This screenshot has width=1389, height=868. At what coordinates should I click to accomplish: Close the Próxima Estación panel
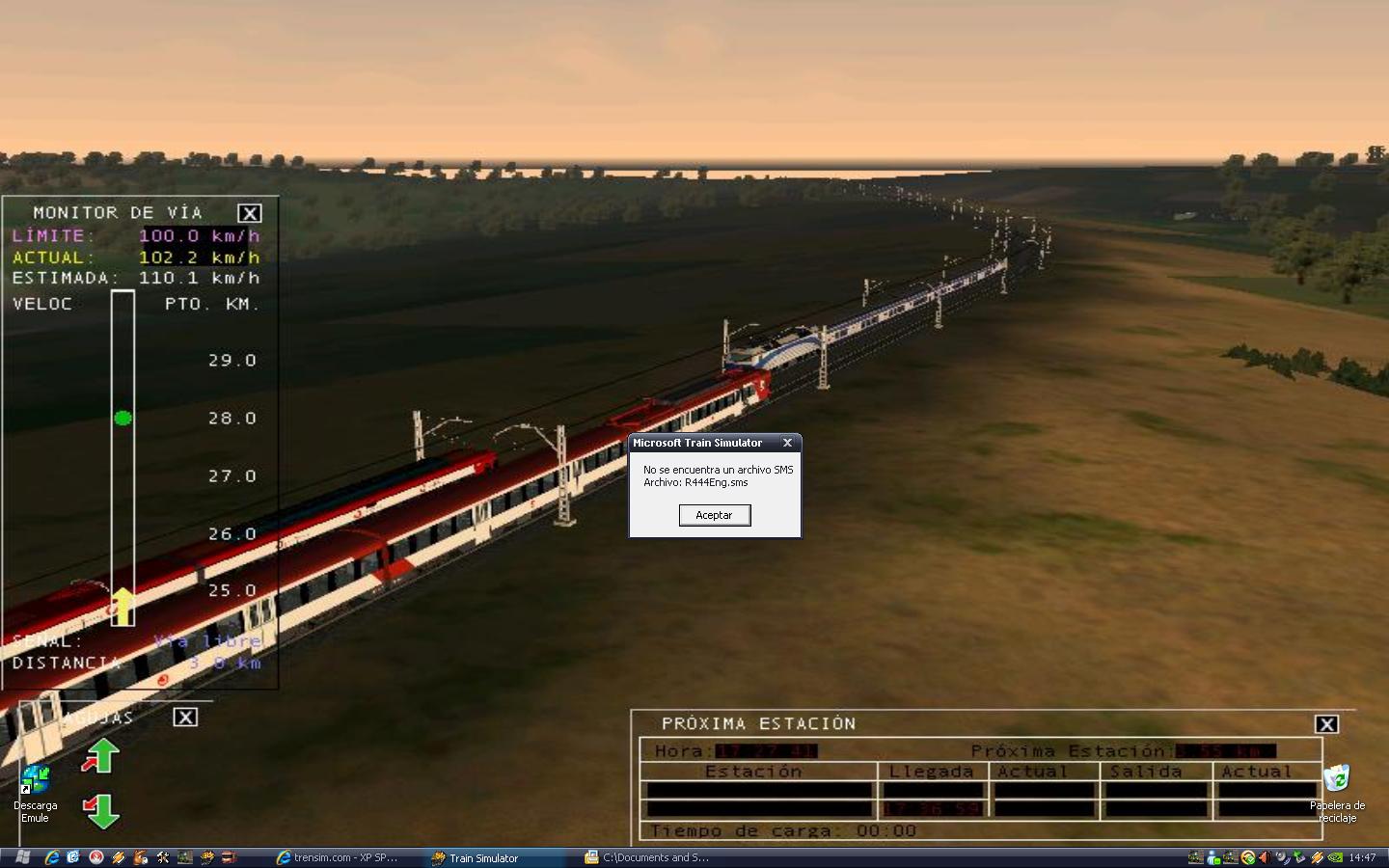pos(1326,724)
